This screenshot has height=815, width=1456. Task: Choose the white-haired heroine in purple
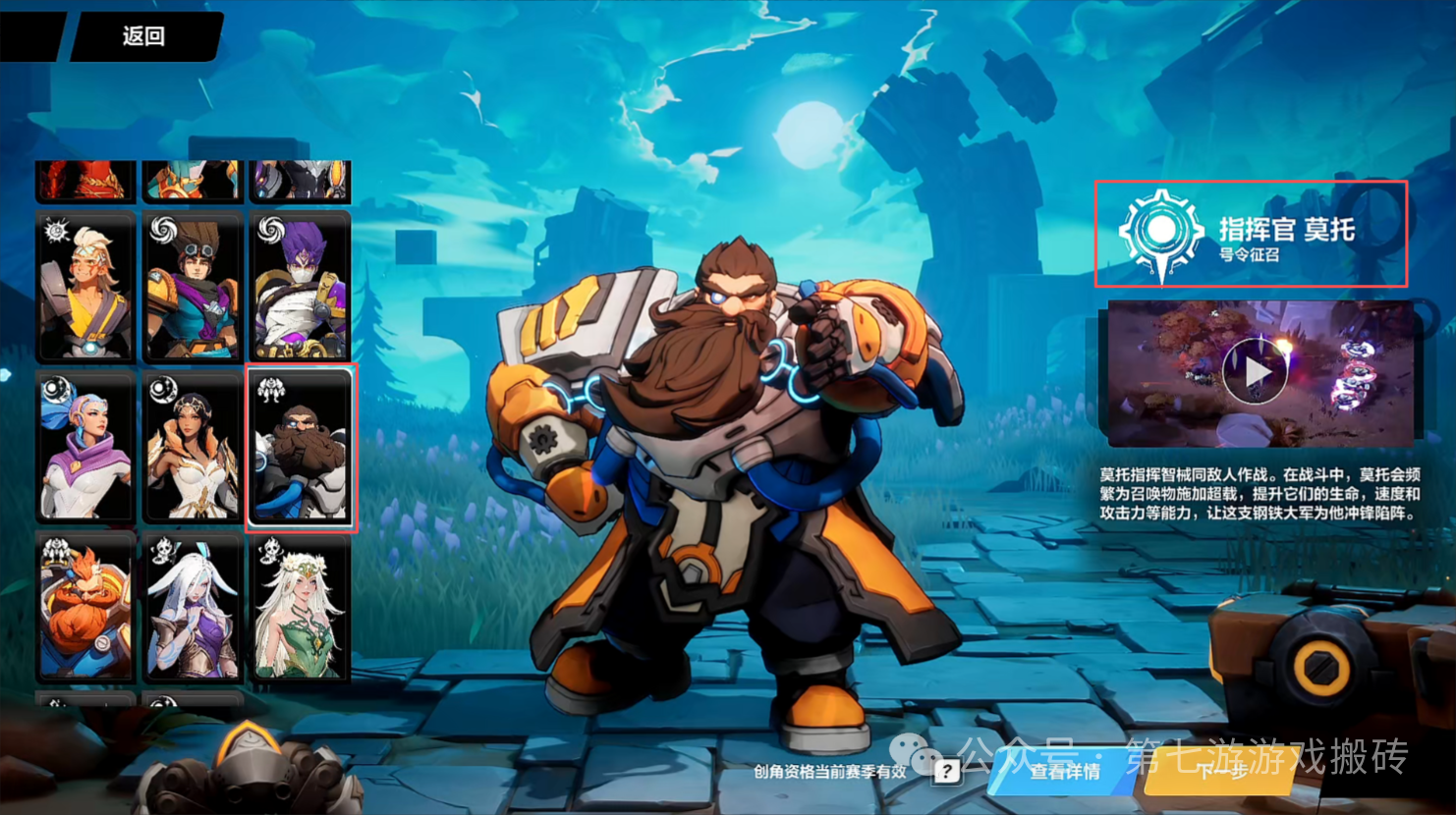[193, 608]
